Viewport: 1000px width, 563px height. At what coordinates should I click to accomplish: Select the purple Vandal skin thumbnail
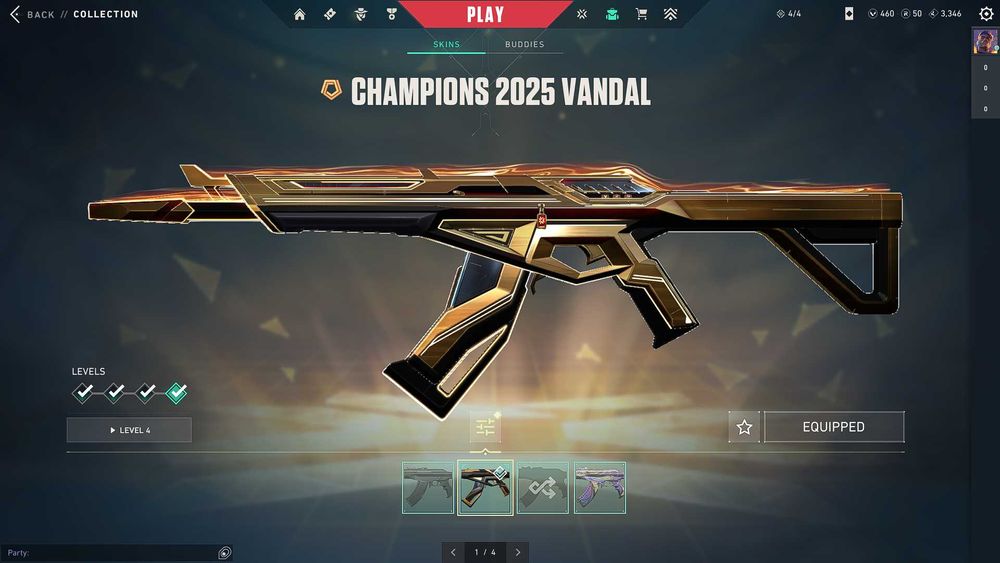tap(600, 487)
